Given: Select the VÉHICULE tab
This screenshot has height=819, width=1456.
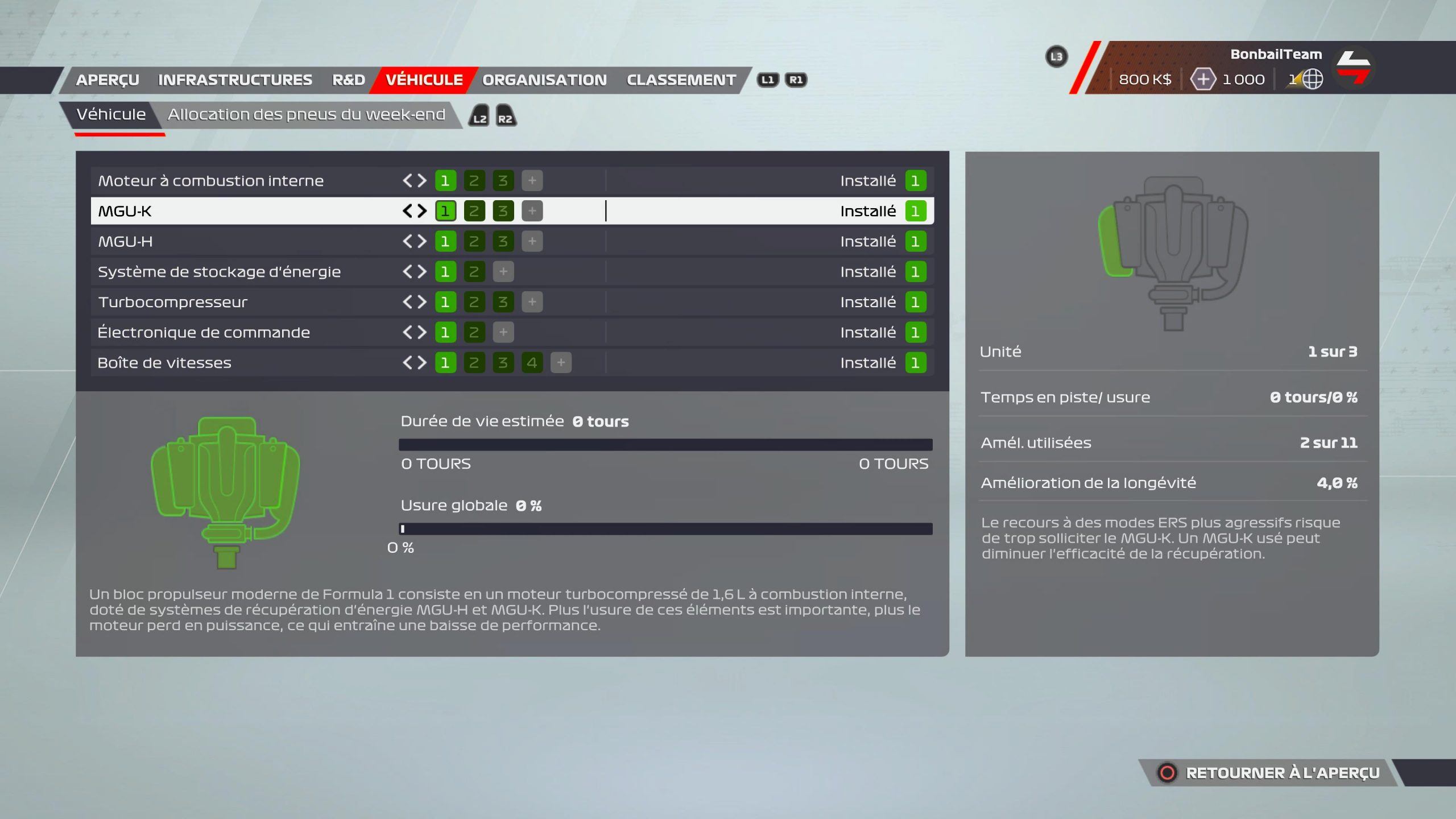Looking at the screenshot, I should [x=424, y=80].
